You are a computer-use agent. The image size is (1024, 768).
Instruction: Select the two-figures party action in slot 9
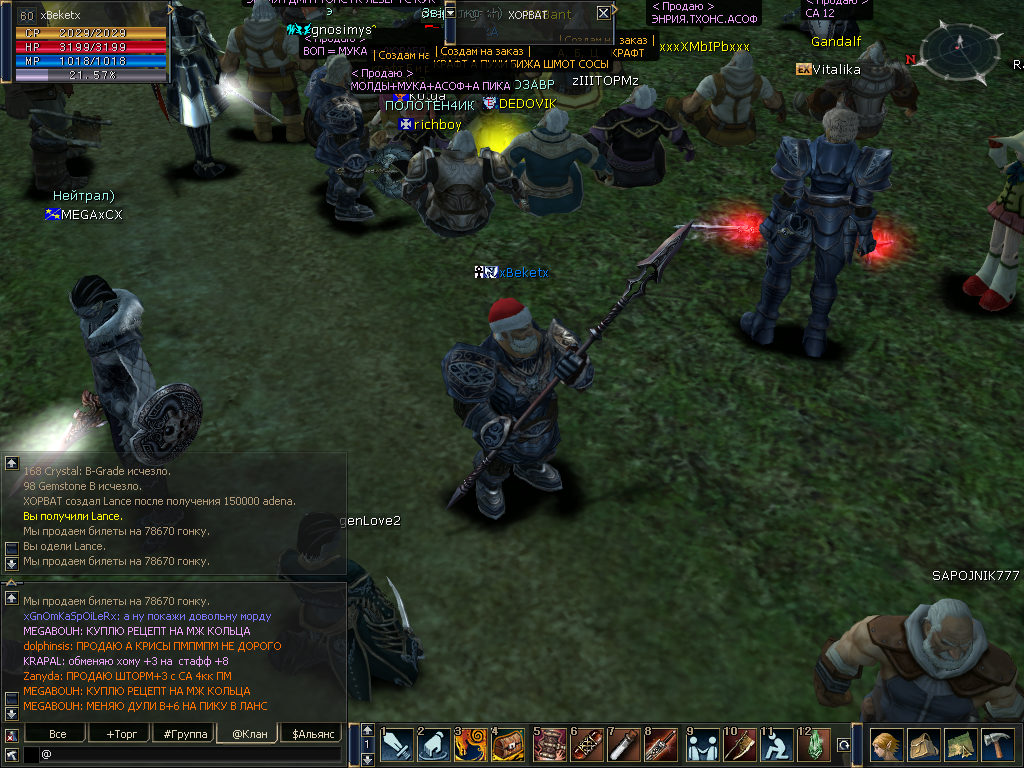click(x=702, y=745)
